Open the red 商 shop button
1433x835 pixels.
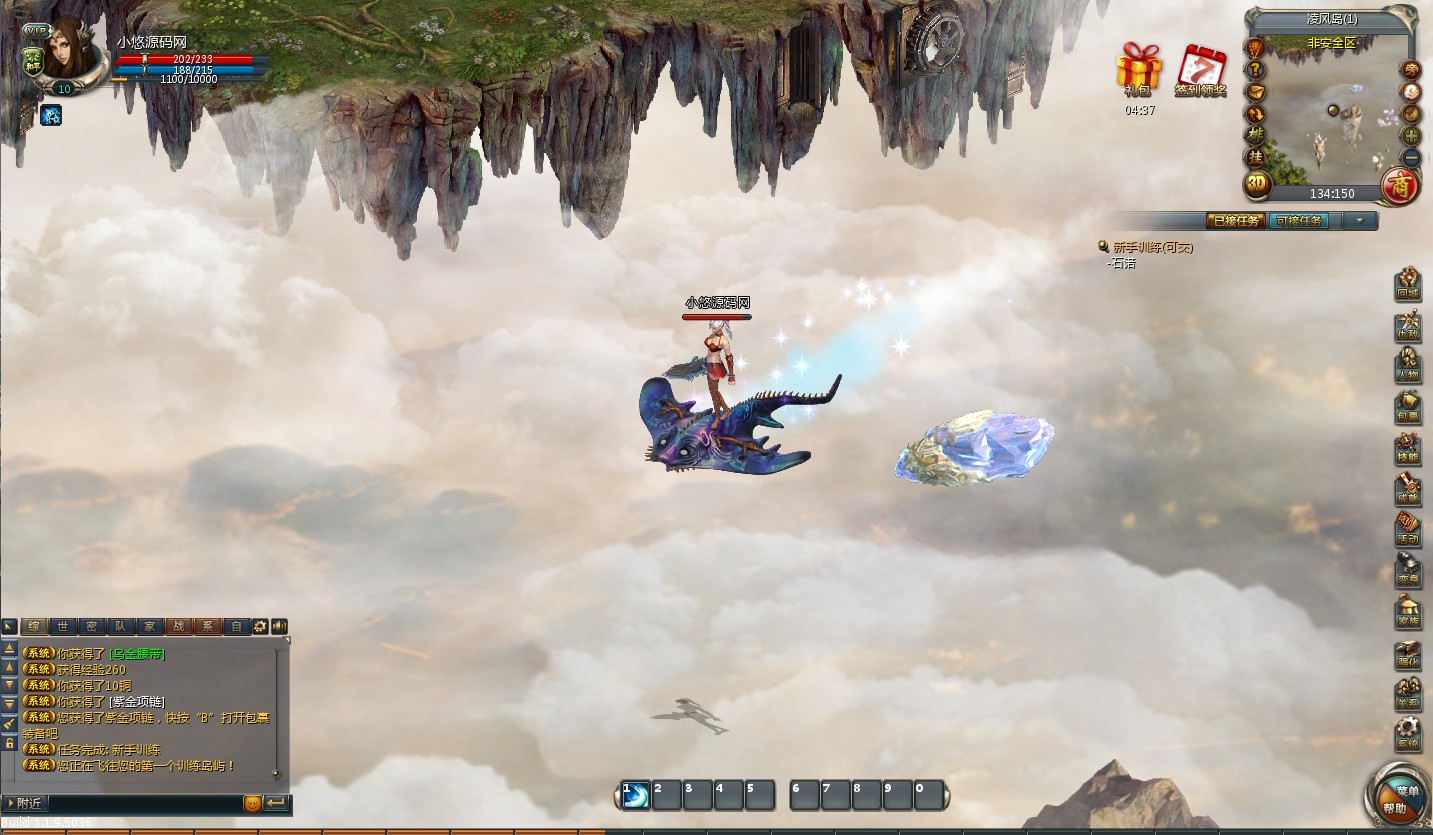coord(1397,184)
